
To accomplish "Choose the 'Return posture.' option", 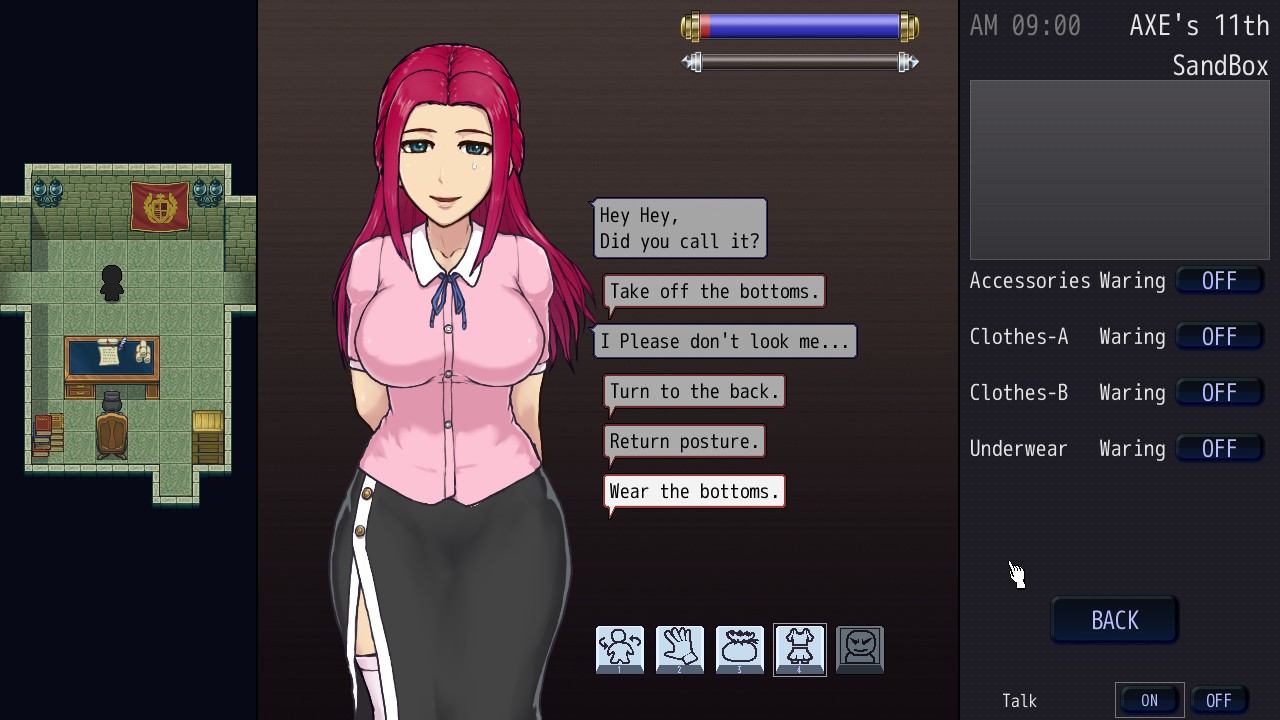I will pos(684,442).
